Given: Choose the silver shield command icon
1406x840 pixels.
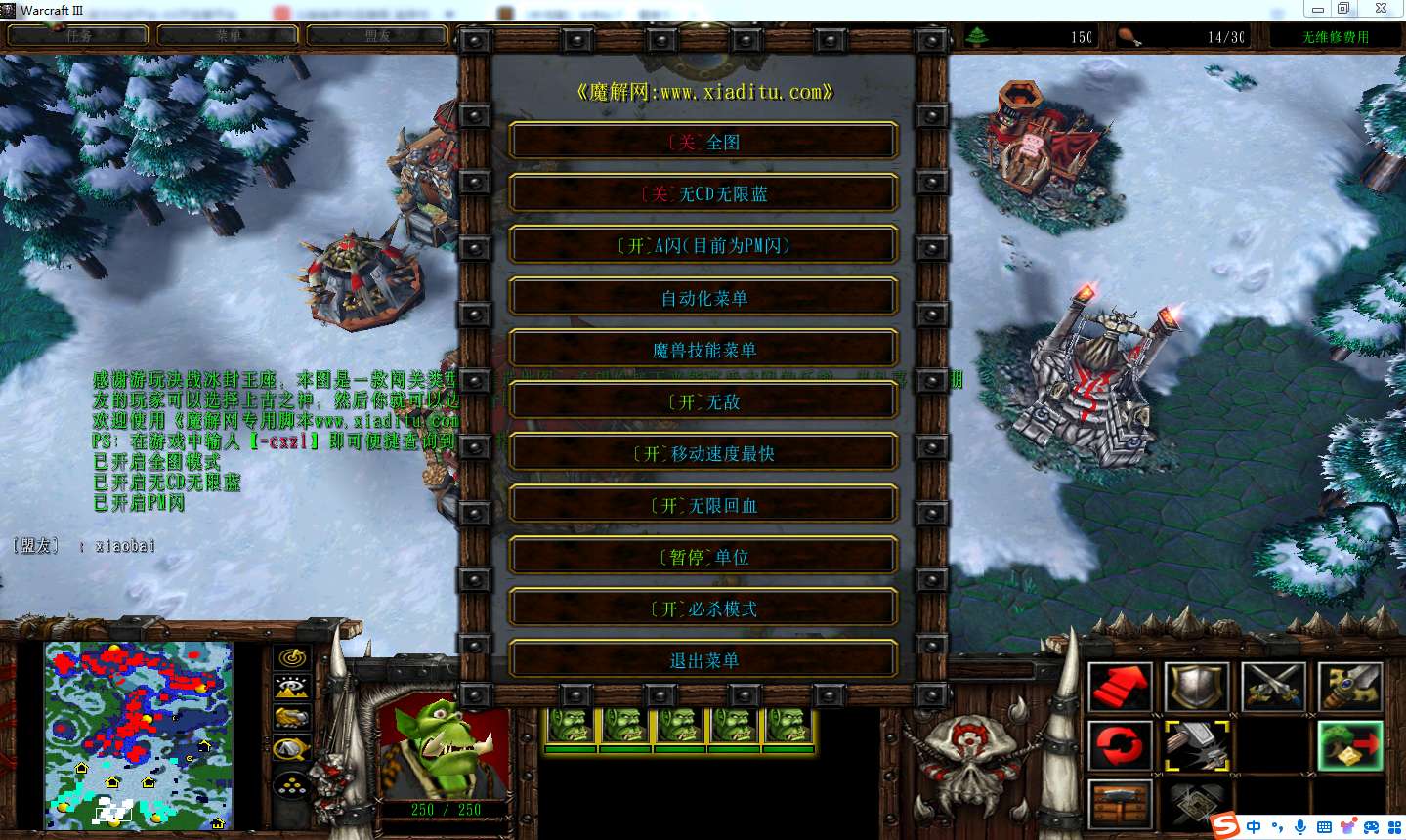Looking at the screenshot, I should 1197,688.
